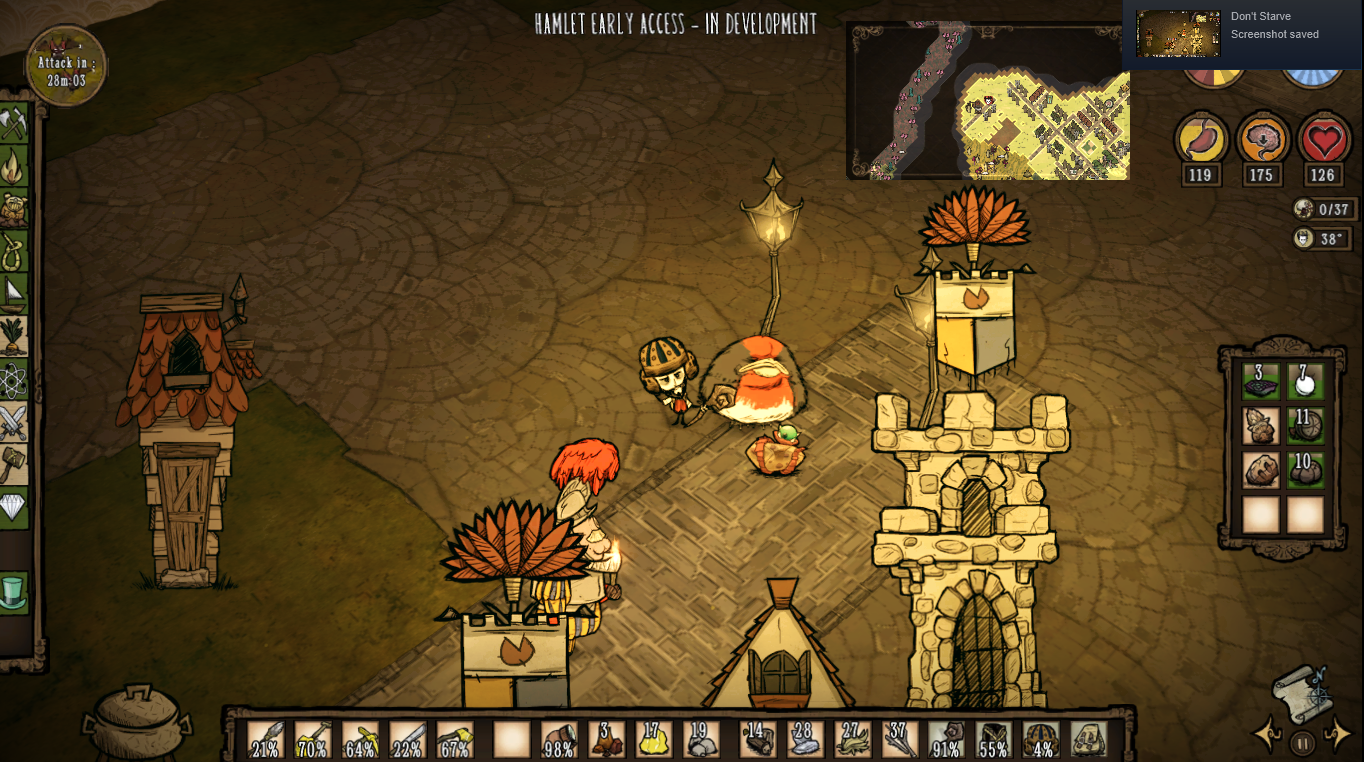Open the Science atom tab

coord(14,380)
